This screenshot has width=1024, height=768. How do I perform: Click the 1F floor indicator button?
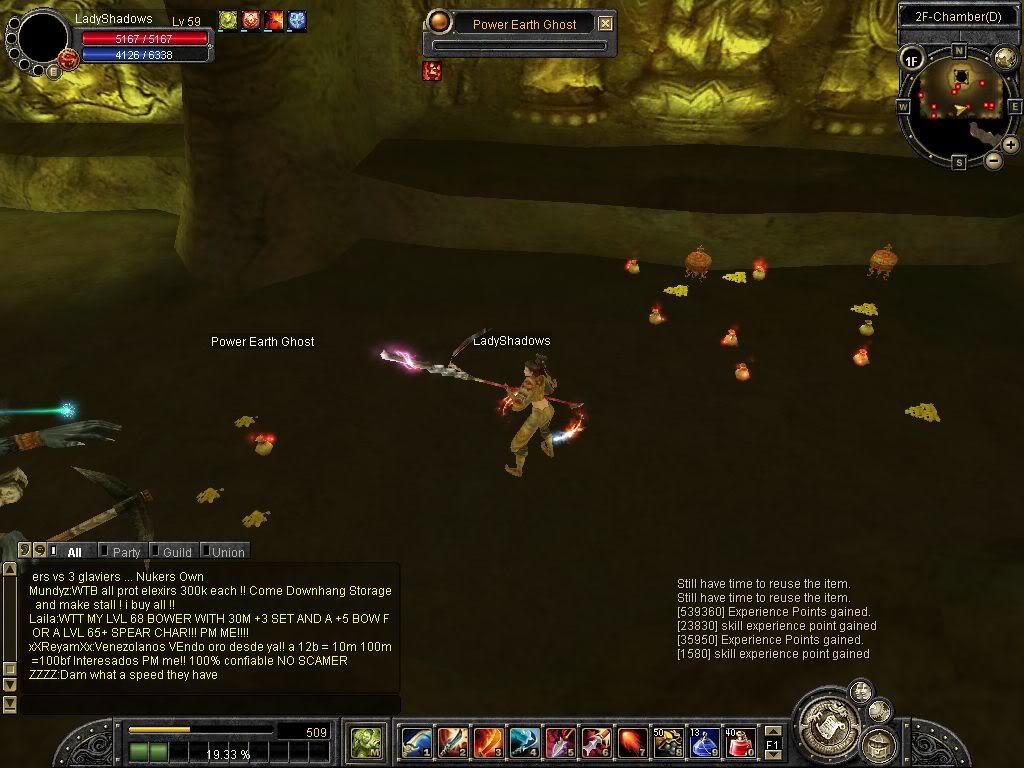pyautogui.click(x=911, y=60)
